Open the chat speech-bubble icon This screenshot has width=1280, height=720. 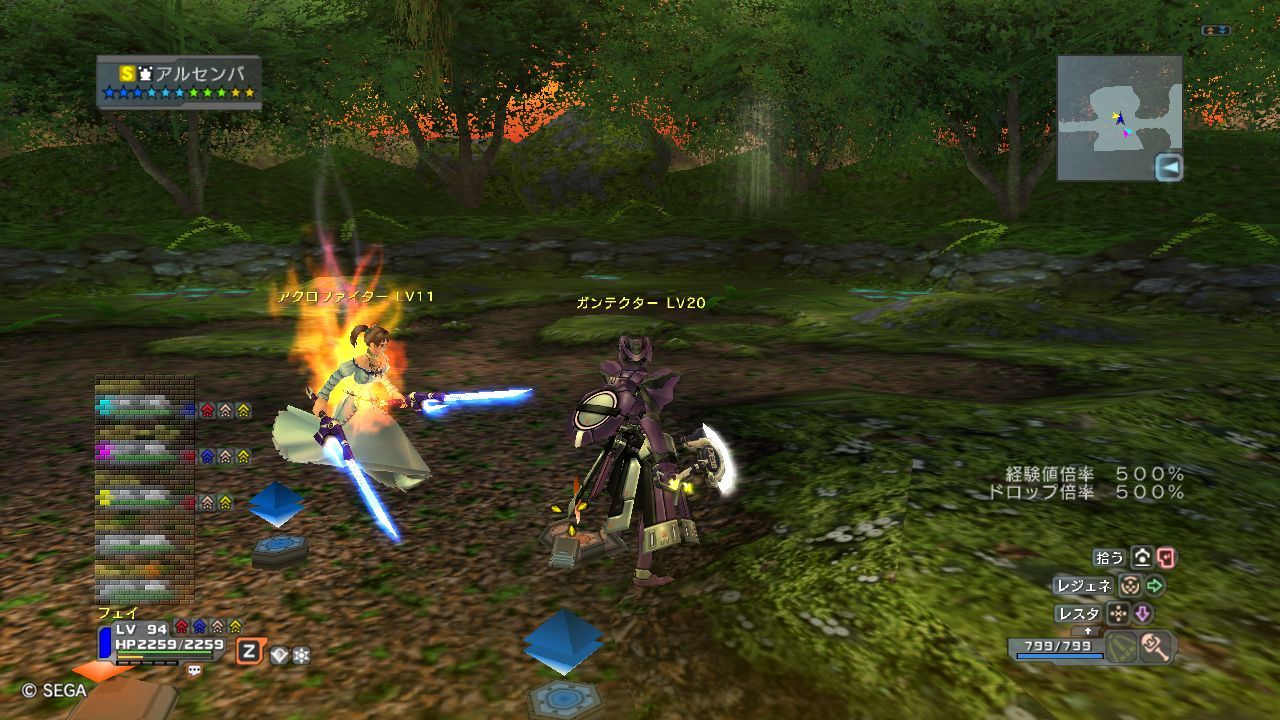pyautogui.click(x=194, y=670)
